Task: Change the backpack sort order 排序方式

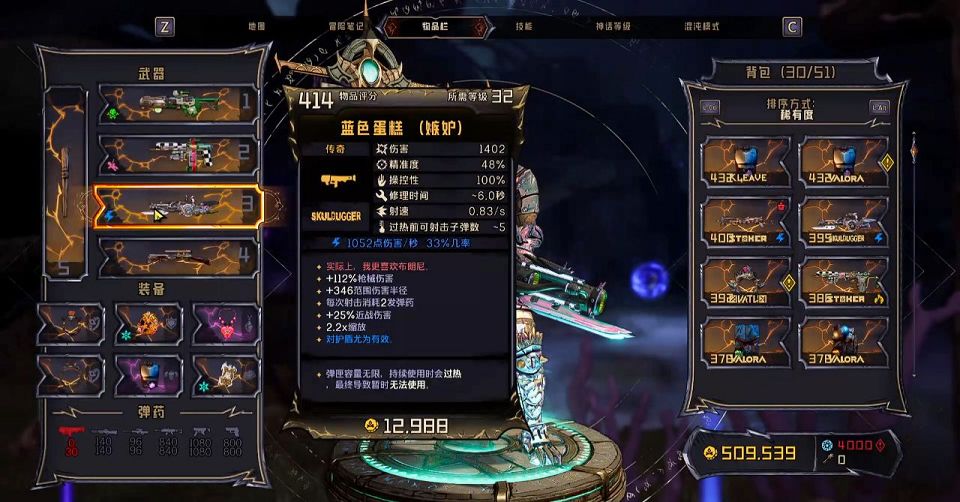Action: coord(793,110)
